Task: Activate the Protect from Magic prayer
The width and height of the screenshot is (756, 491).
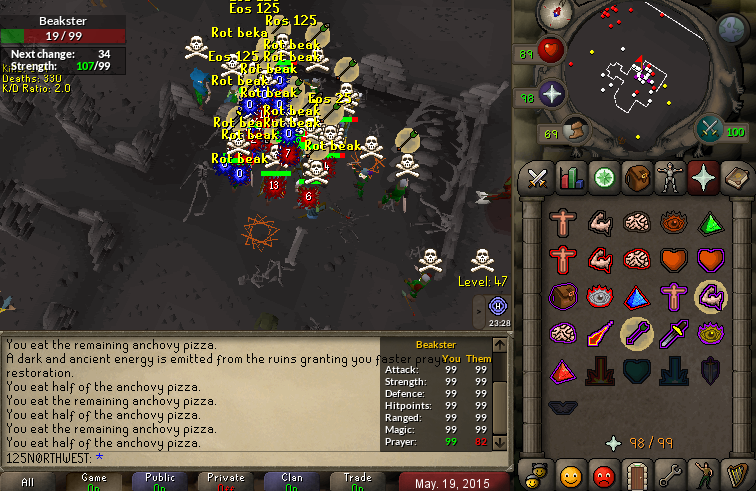Action: click(x=600, y=332)
